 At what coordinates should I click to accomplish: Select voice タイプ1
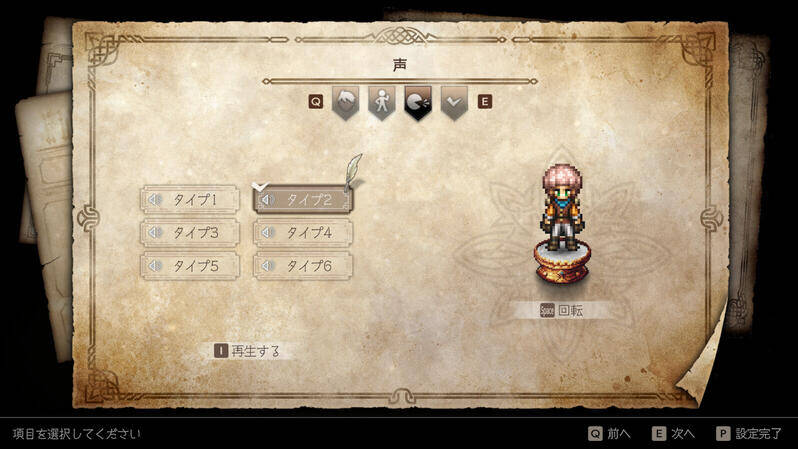click(x=192, y=199)
